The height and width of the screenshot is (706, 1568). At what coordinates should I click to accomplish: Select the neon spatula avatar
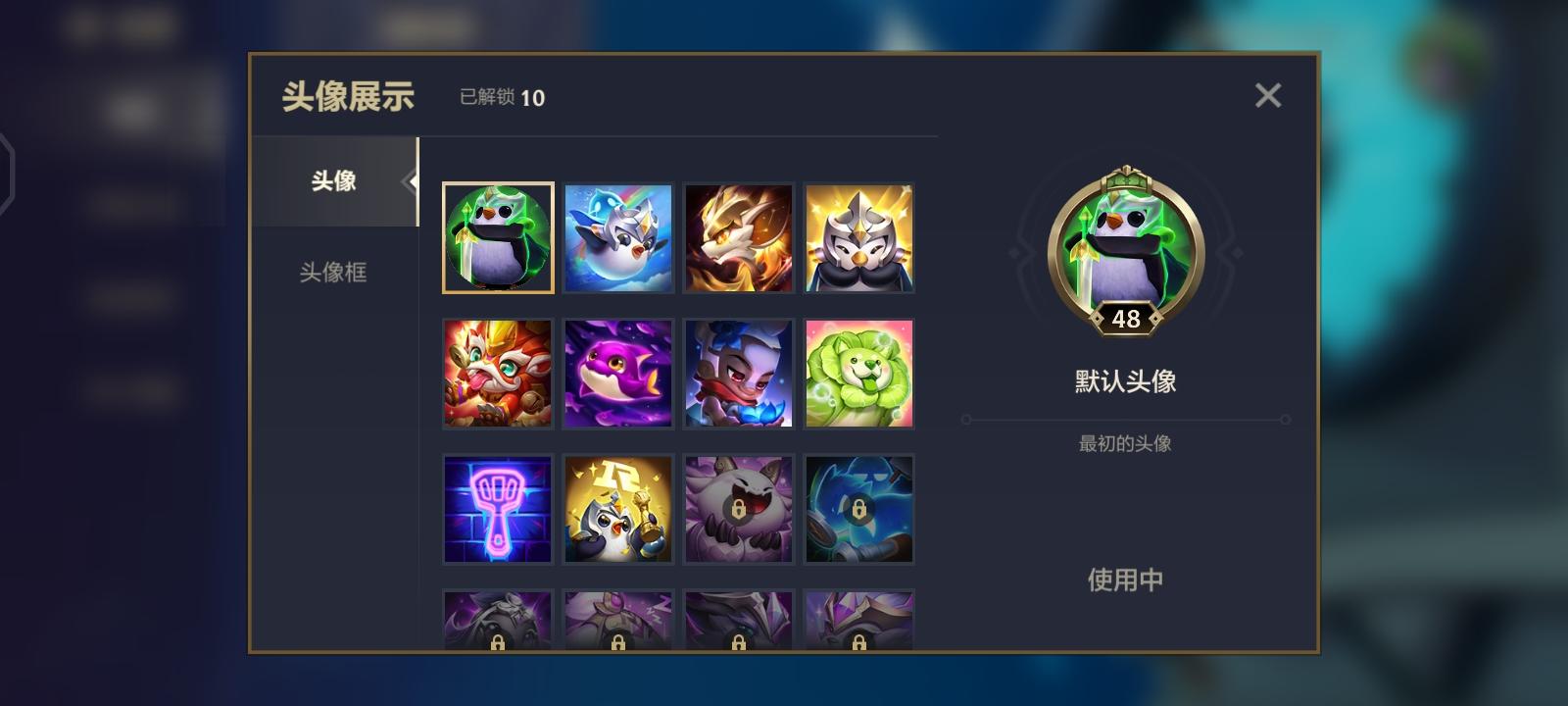coord(498,508)
